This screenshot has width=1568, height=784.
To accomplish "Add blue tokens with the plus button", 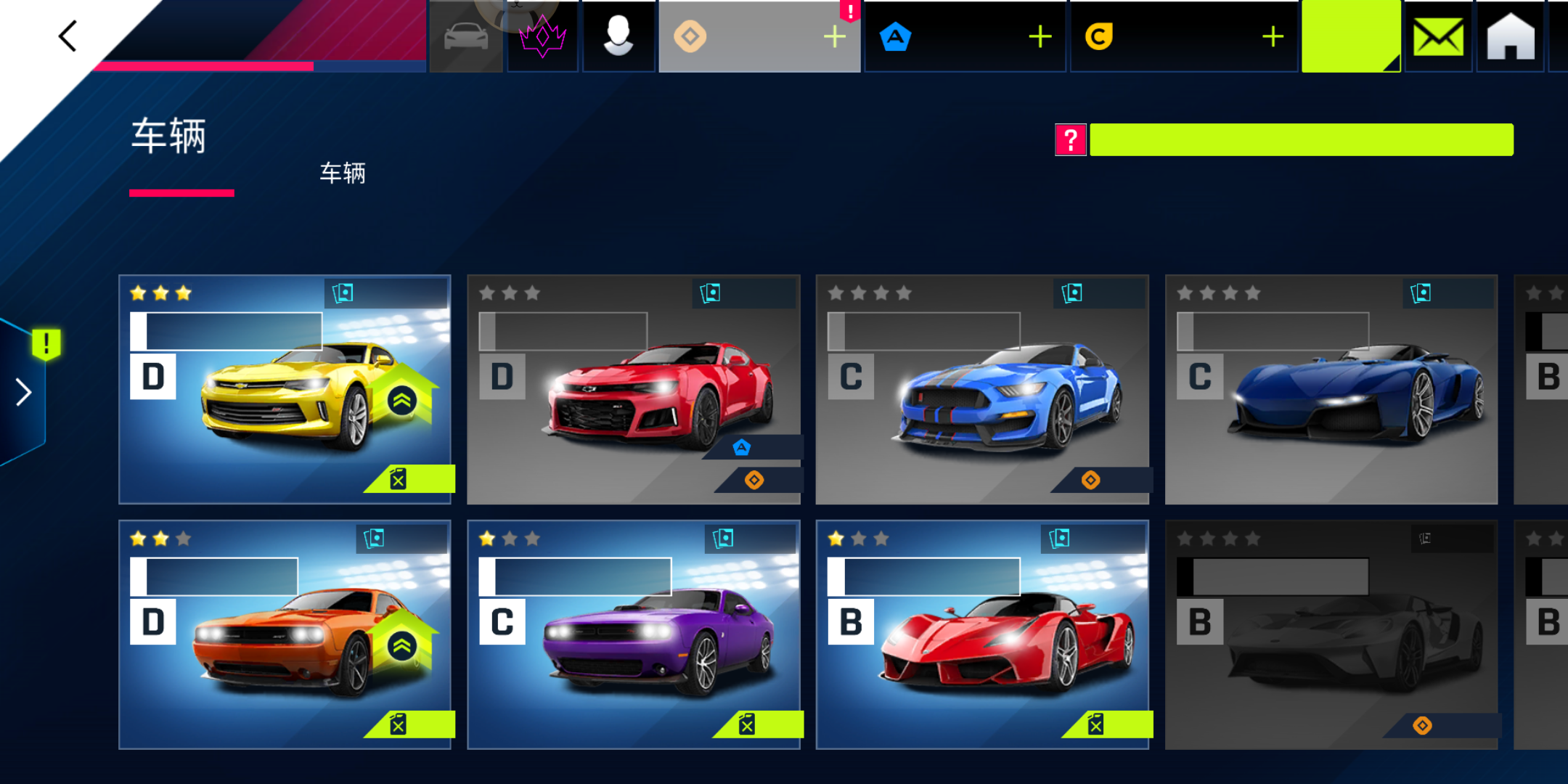I will point(1040,36).
